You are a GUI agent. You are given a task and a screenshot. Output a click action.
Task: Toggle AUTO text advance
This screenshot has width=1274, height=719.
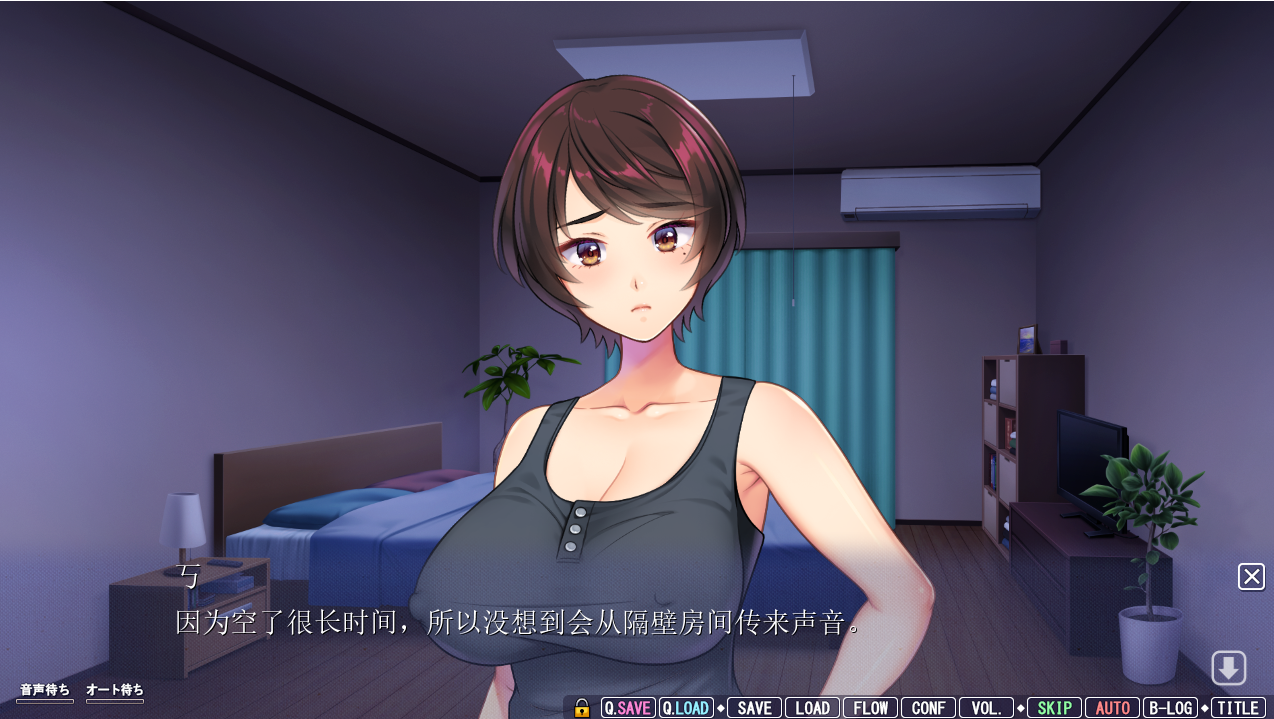[x=1112, y=708]
